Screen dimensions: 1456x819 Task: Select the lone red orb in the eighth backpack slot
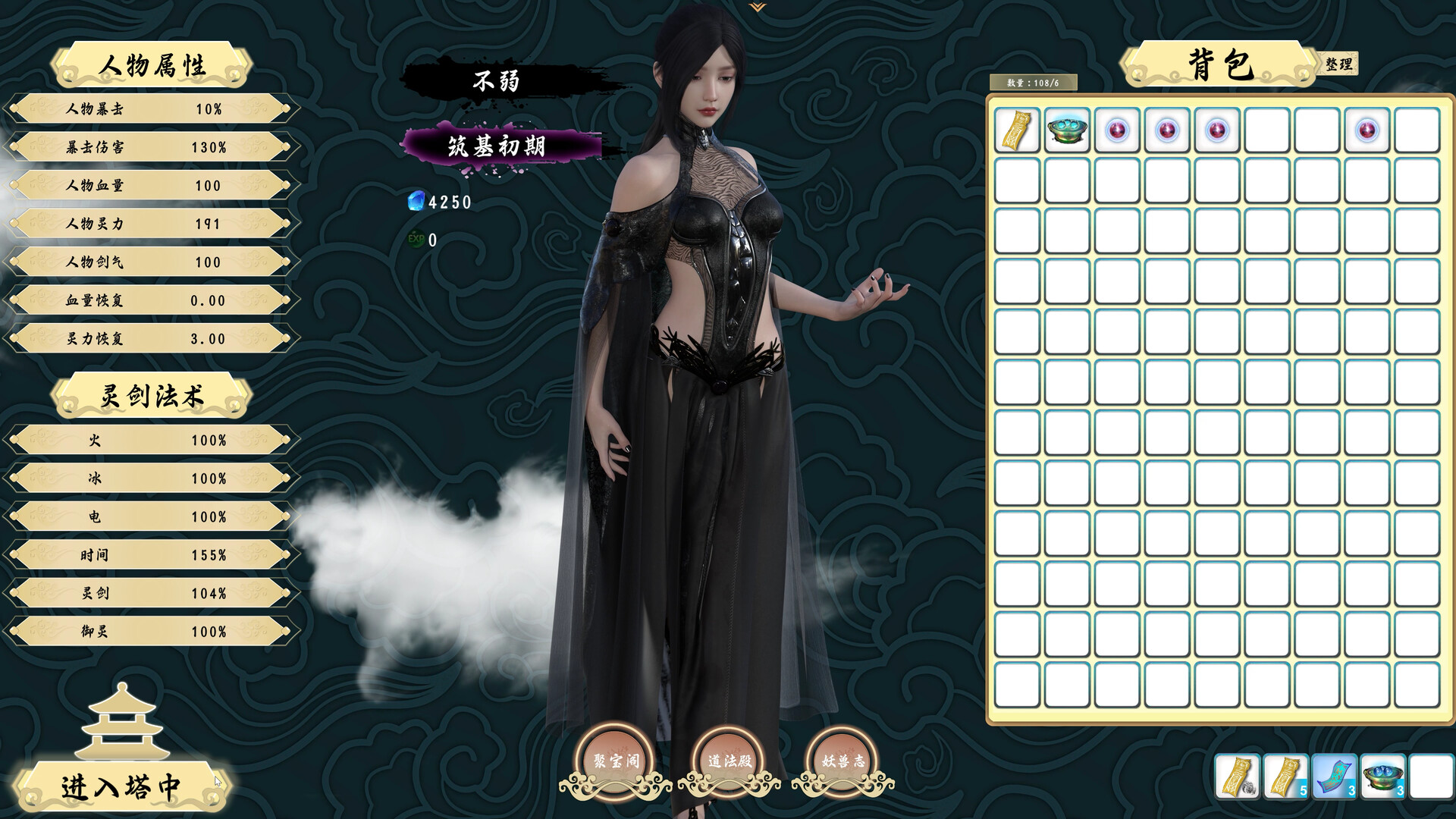tap(1367, 130)
